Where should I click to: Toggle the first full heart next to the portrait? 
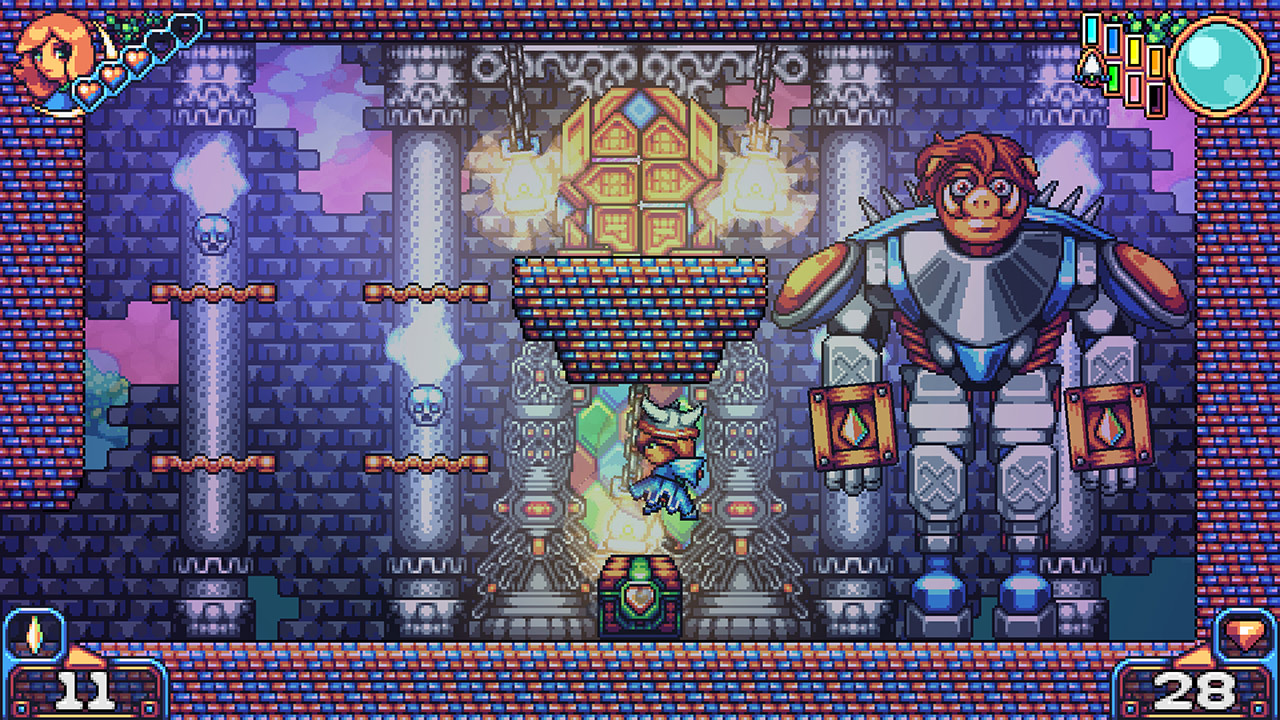[x=88, y=90]
